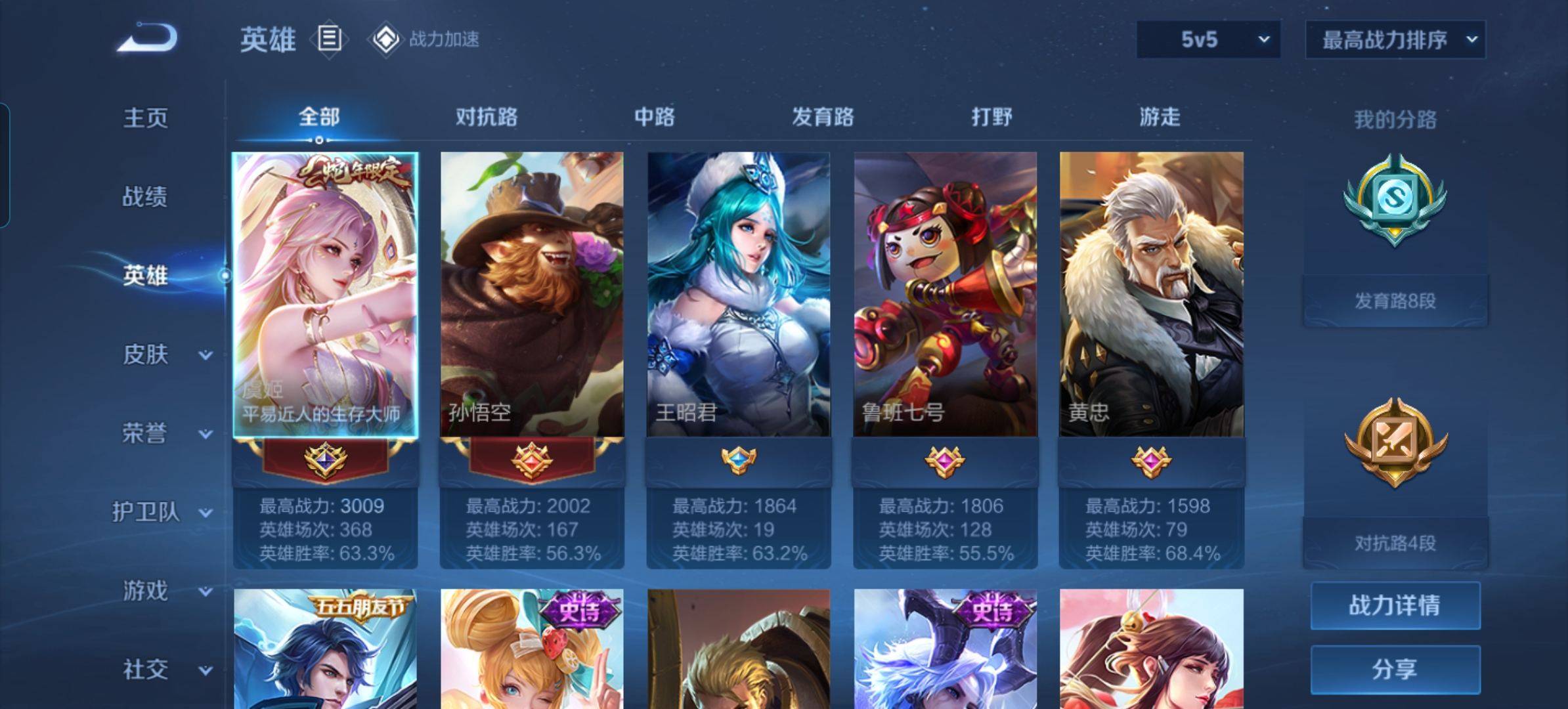Switch to the 中路 tab
Screen dimensions: 1568x709
click(655, 117)
